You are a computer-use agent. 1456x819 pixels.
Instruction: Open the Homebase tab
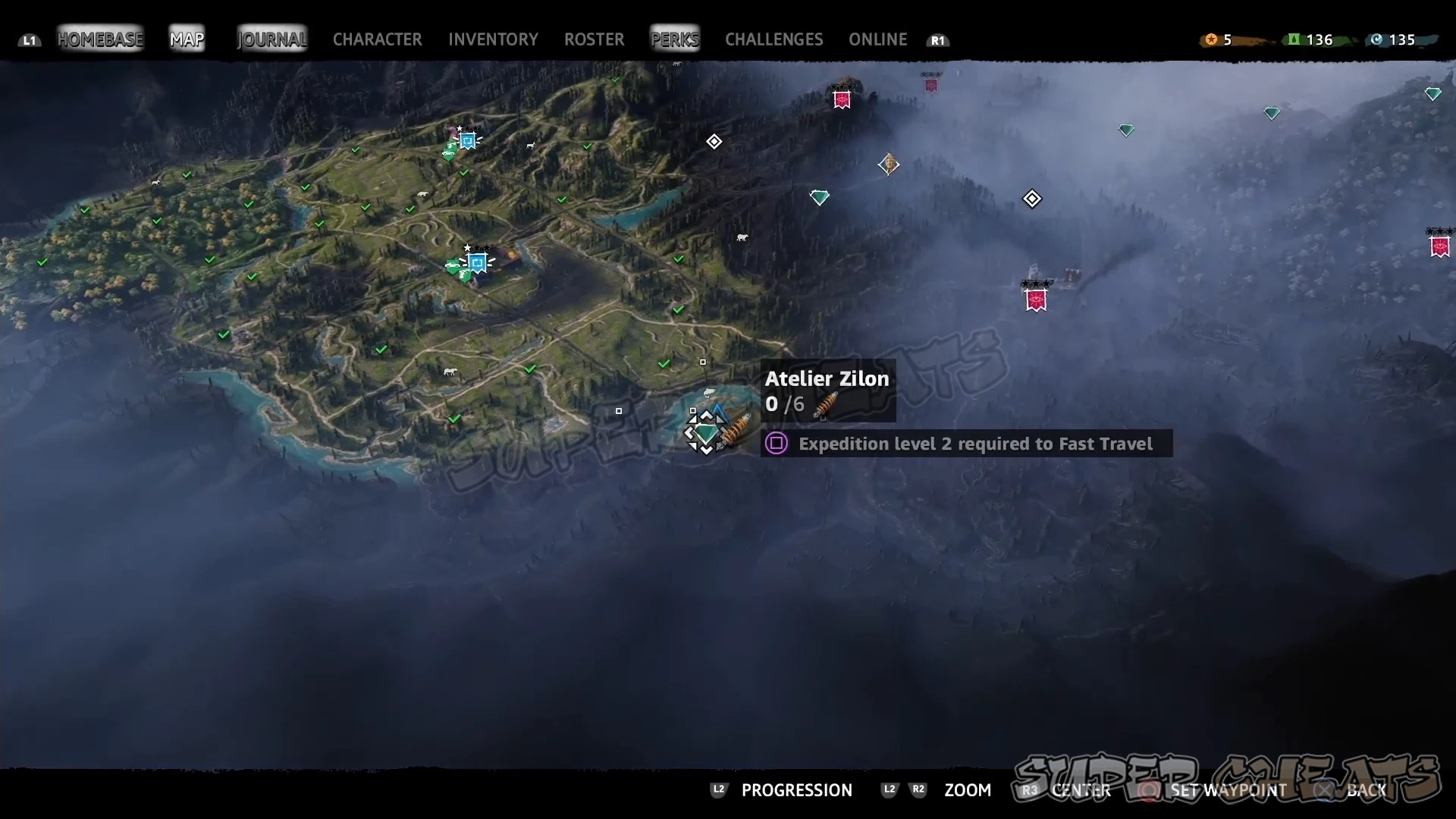pos(100,39)
